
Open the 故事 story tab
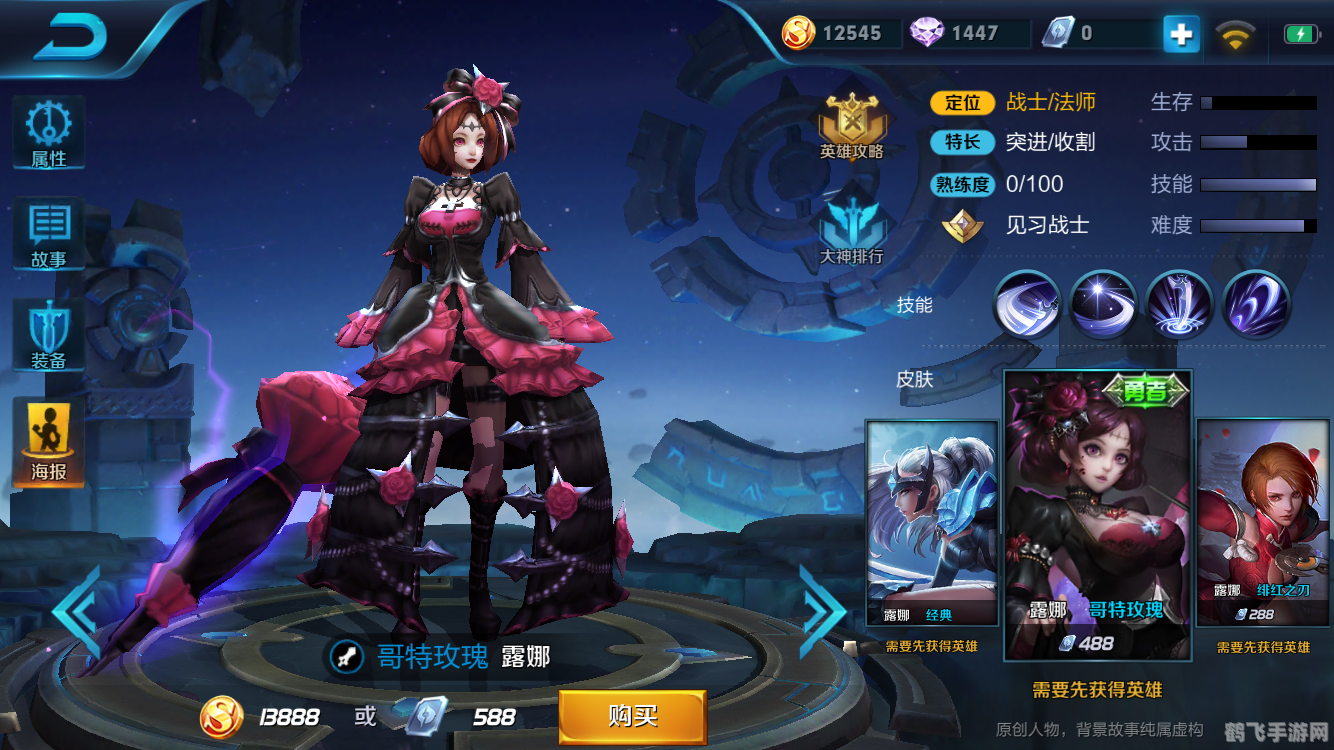click(48, 234)
